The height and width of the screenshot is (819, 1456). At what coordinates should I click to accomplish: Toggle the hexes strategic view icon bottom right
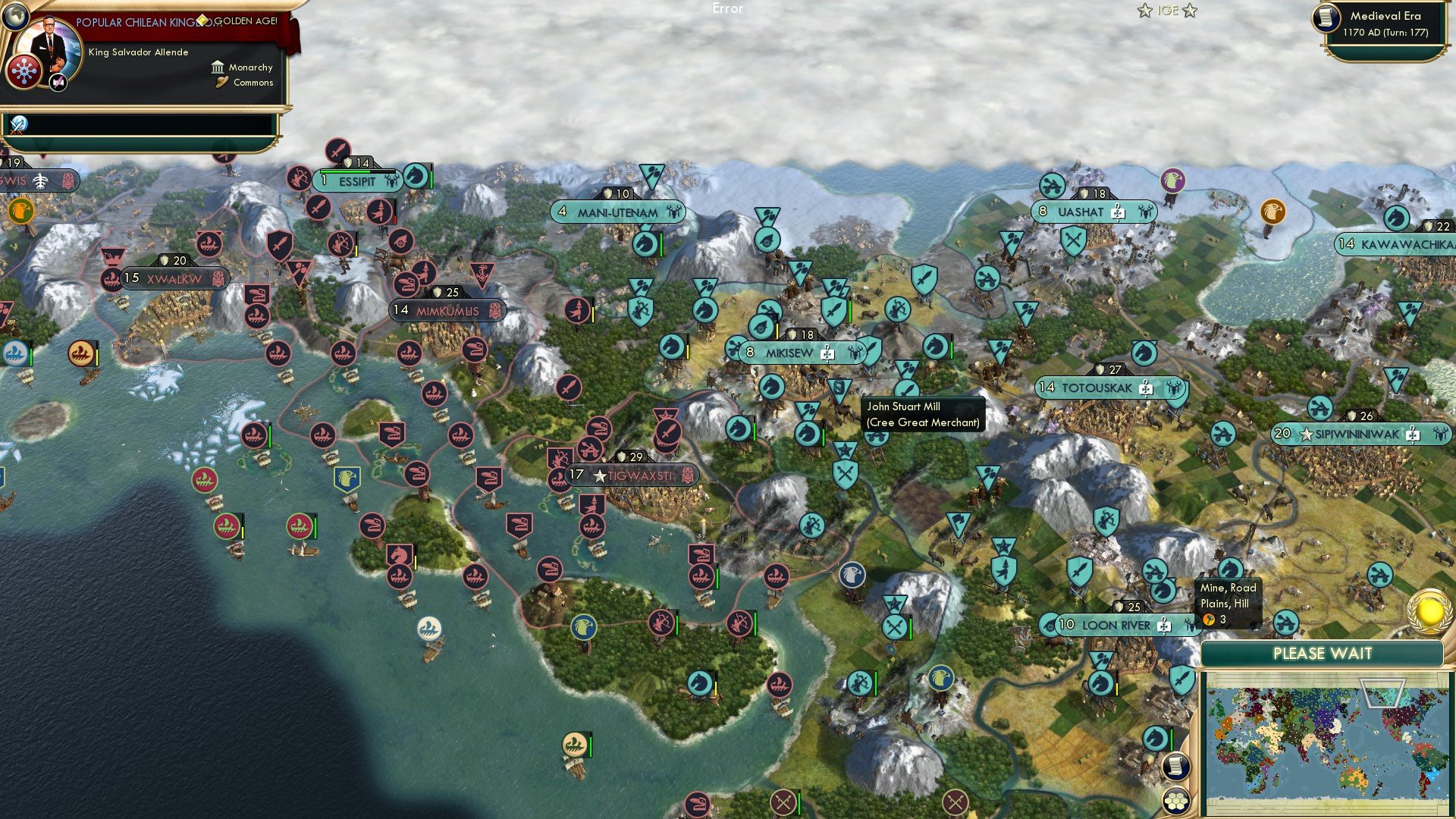tap(1178, 802)
